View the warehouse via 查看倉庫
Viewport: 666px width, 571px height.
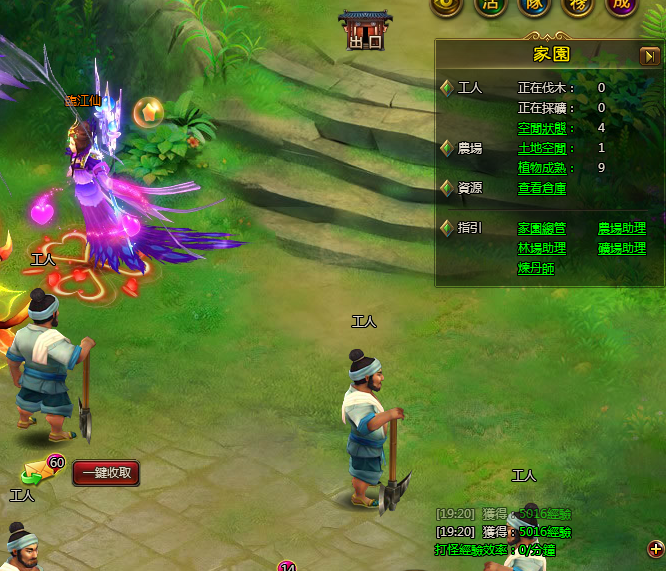(542, 188)
